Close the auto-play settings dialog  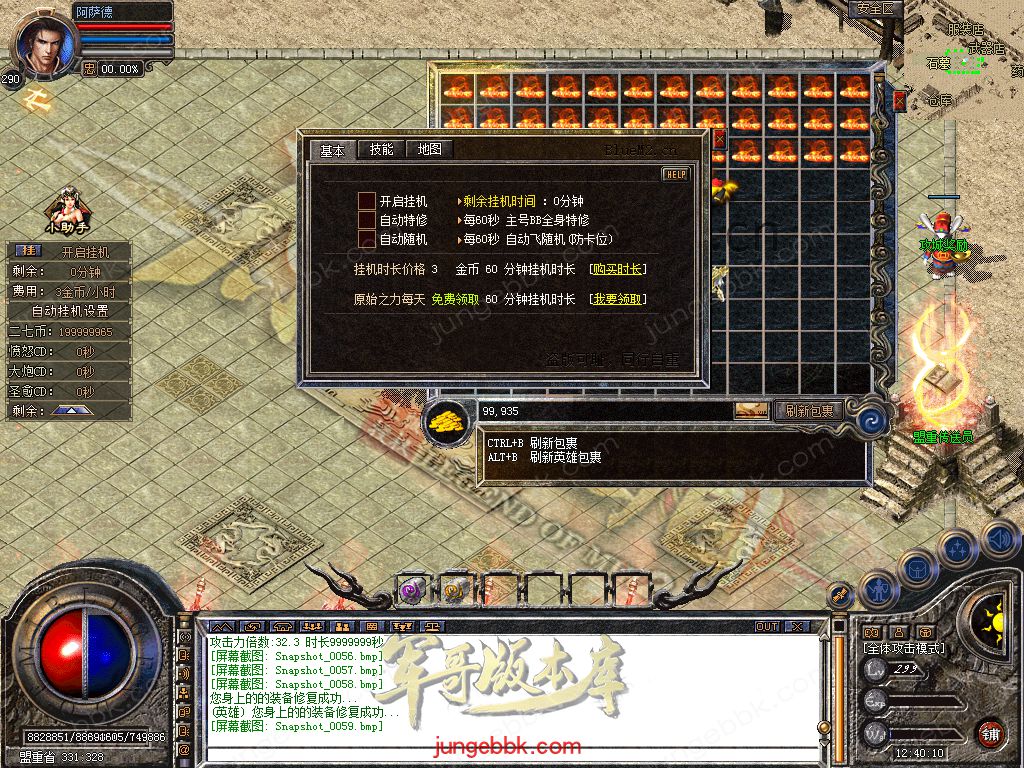(719, 138)
